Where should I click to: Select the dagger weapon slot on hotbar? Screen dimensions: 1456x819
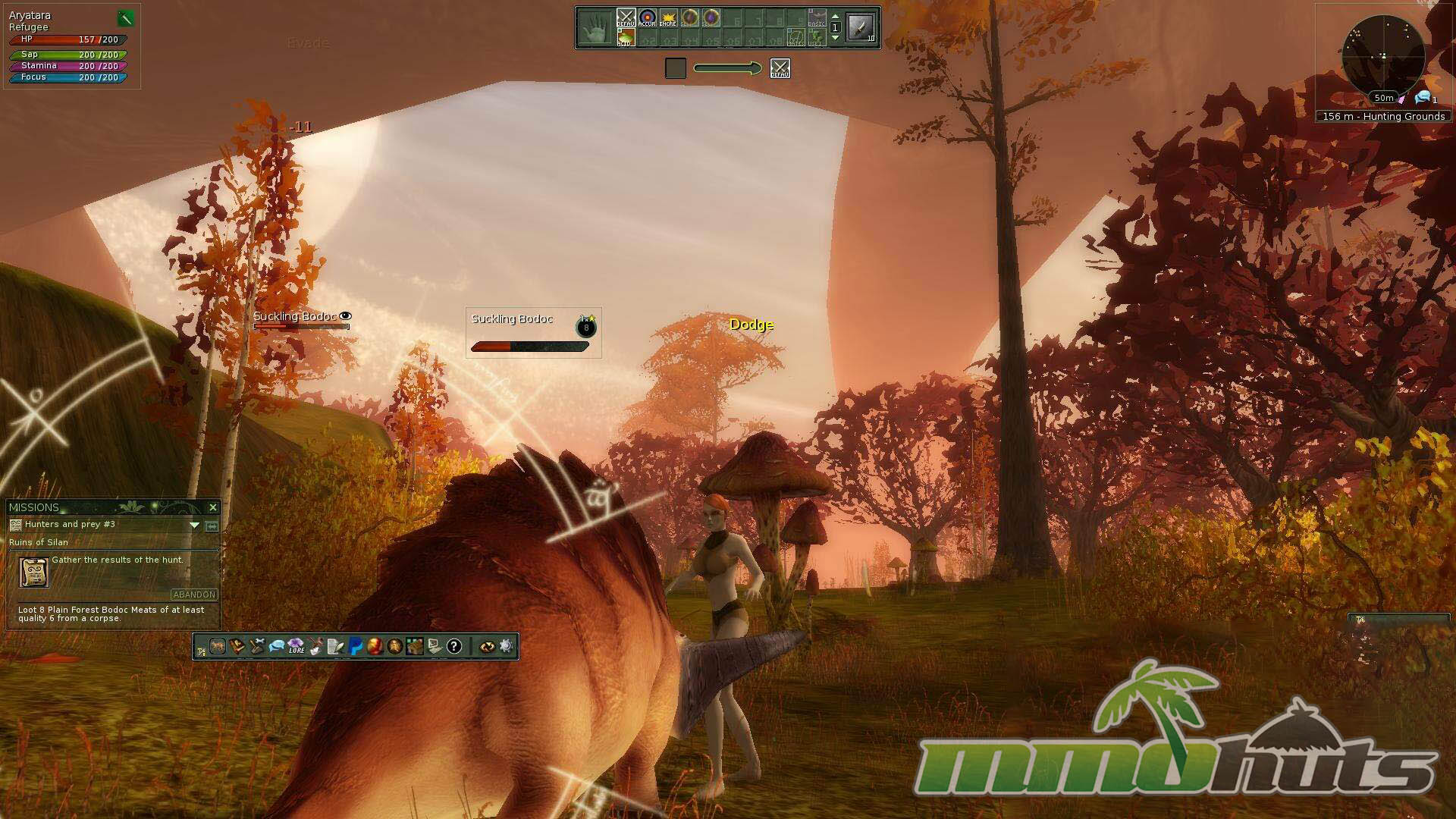click(861, 28)
